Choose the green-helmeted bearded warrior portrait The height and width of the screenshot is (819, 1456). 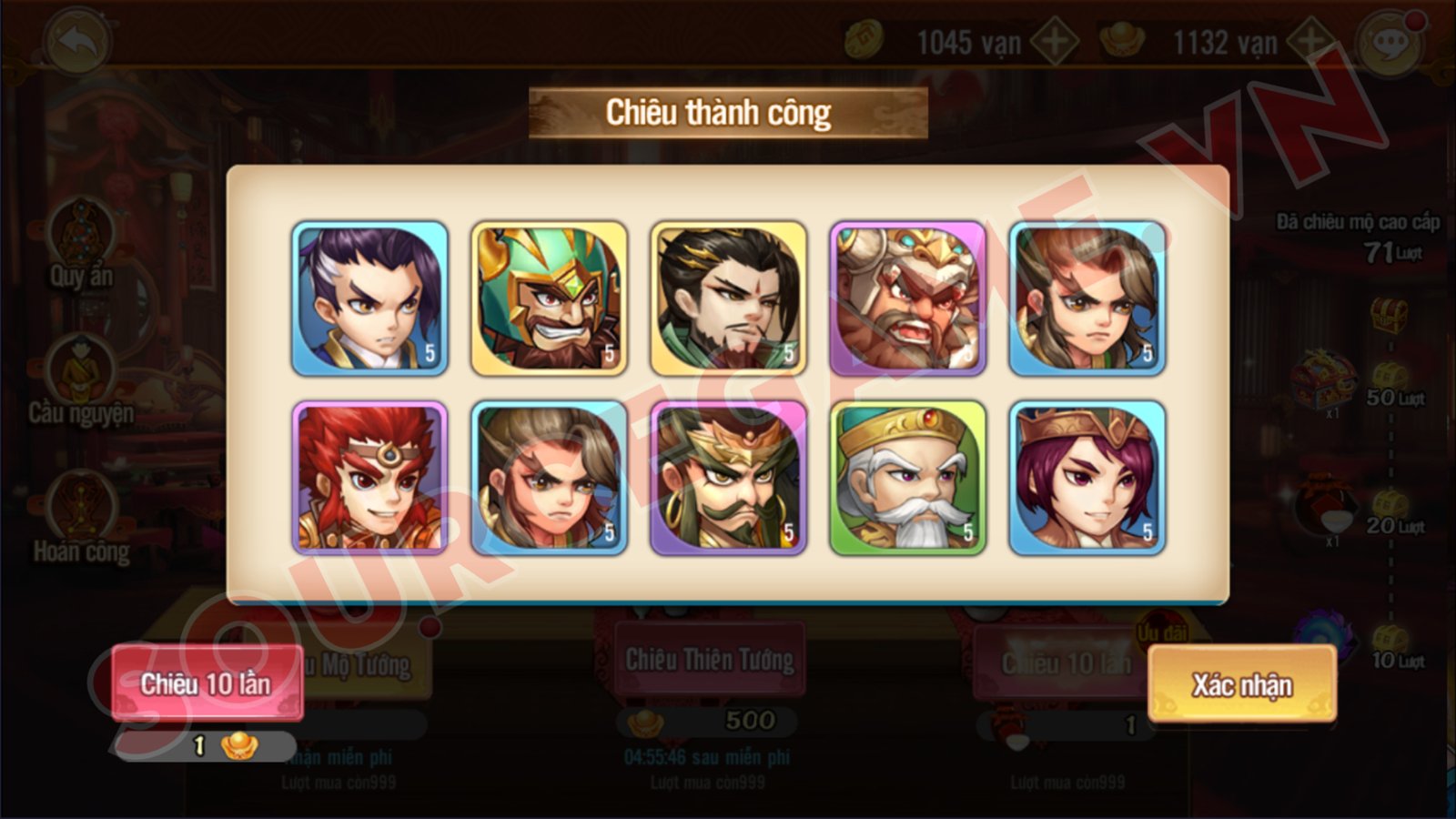(x=549, y=298)
